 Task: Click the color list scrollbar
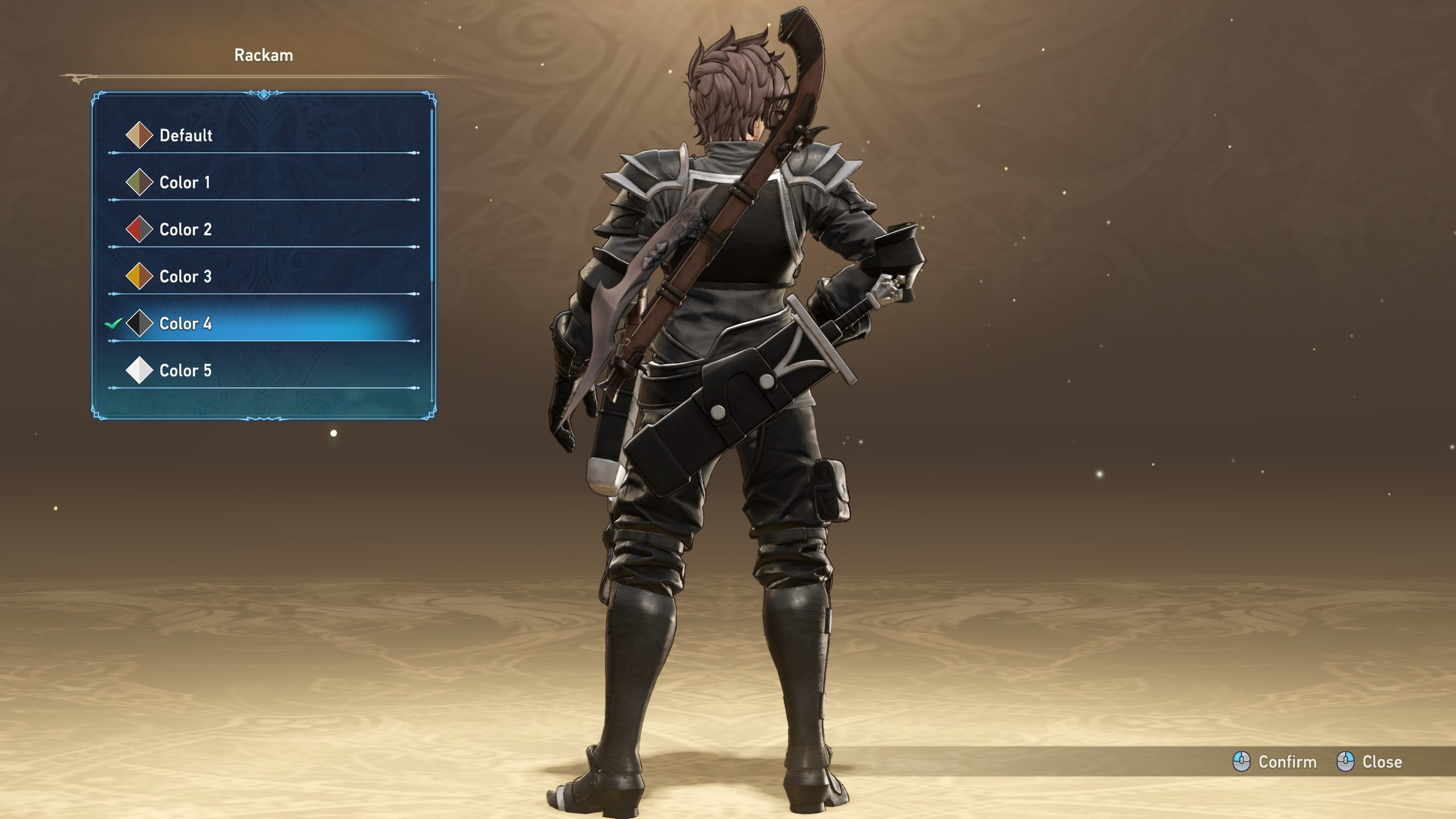(432, 196)
